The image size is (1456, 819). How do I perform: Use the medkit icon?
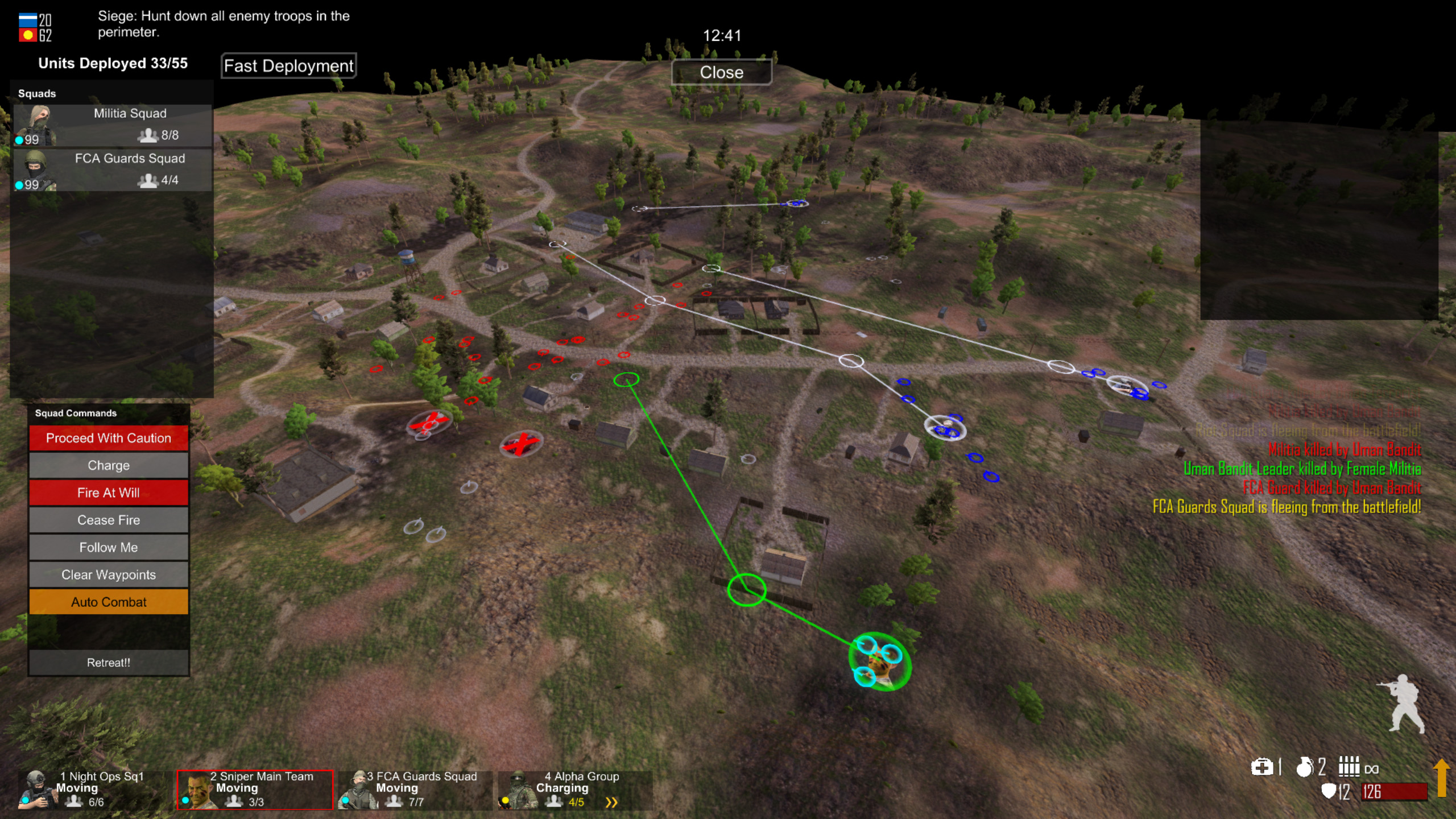point(1261,767)
